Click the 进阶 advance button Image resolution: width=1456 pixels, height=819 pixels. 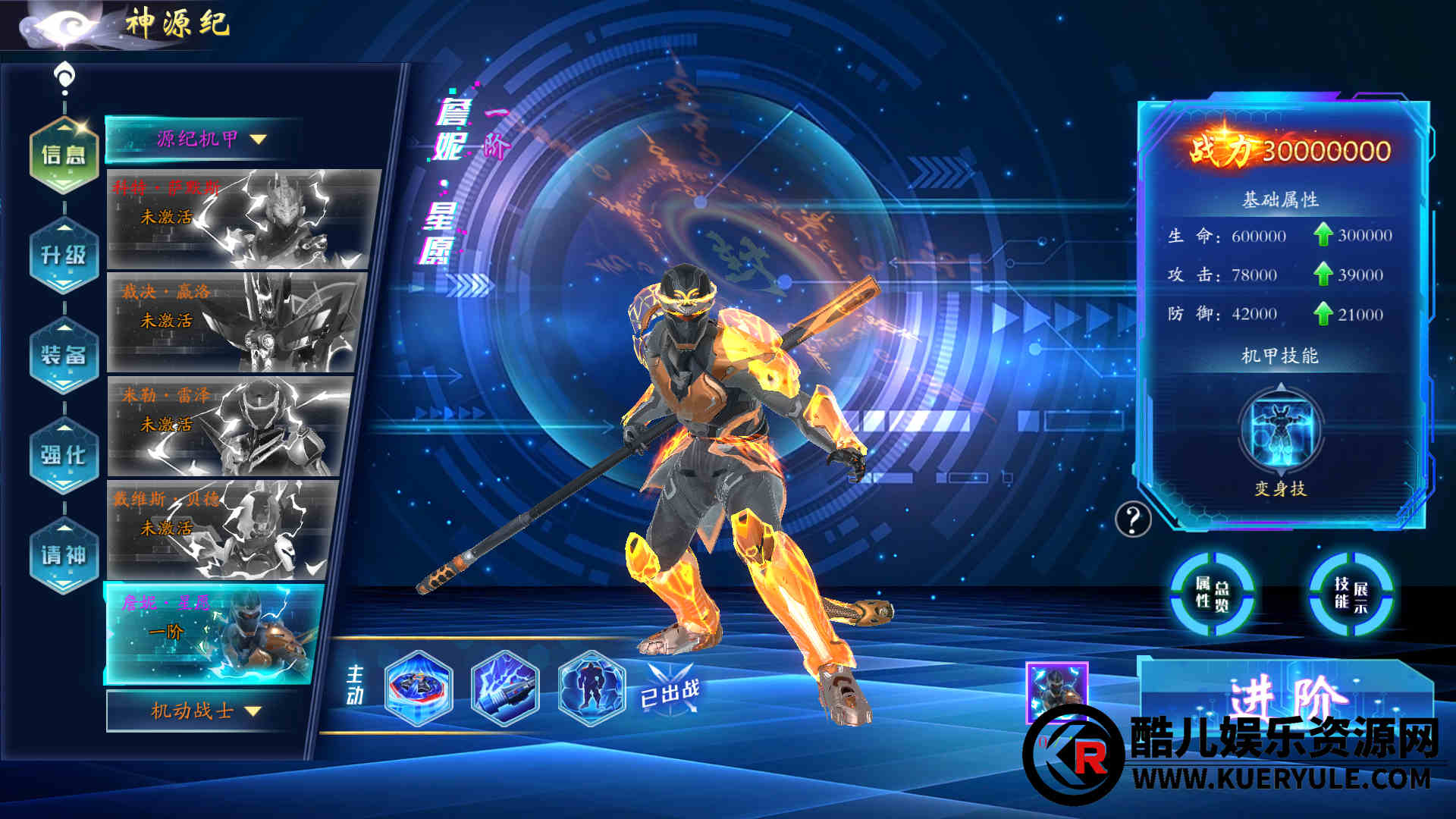pos(1286,692)
